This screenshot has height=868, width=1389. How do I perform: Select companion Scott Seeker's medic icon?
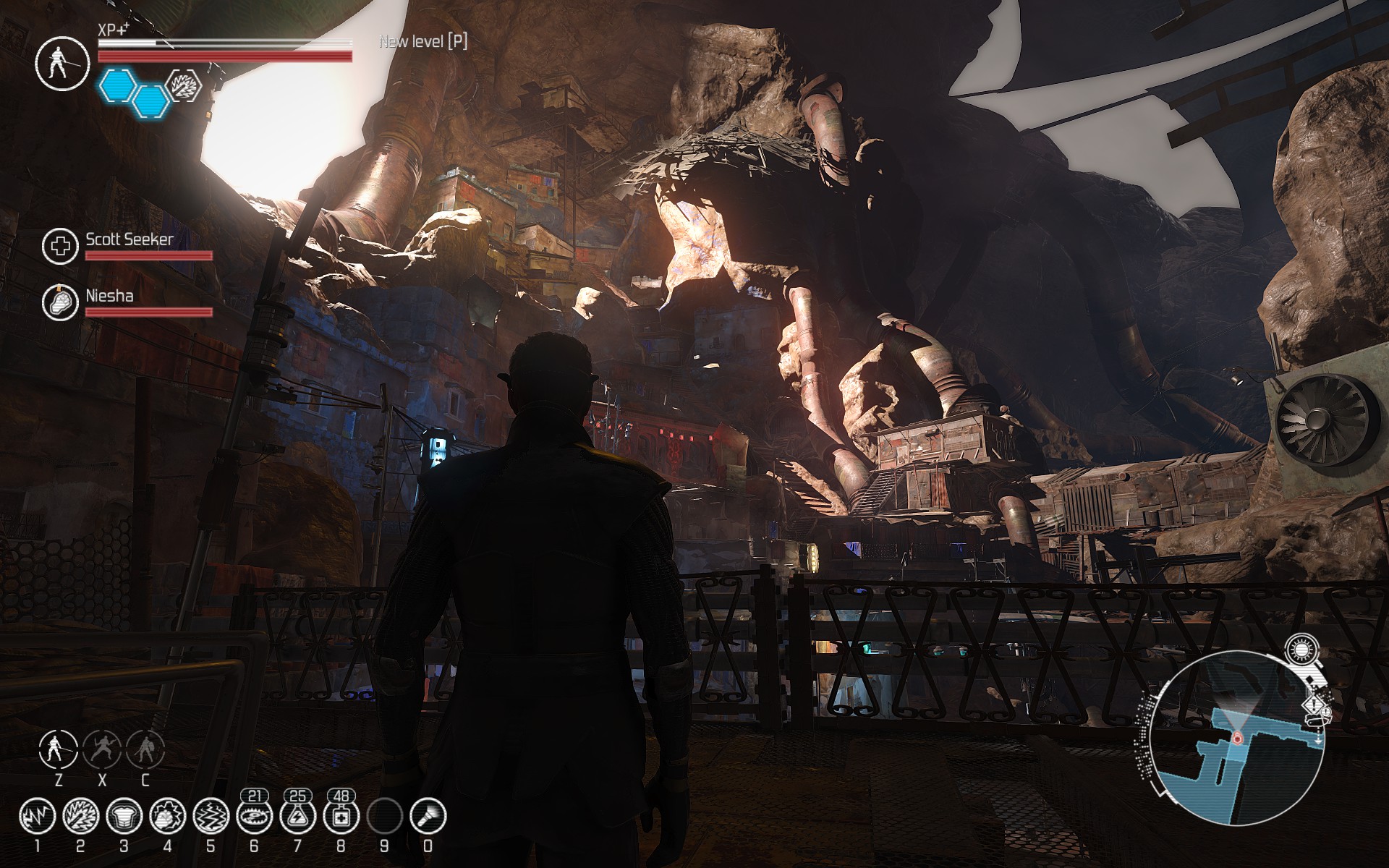point(59,247)
